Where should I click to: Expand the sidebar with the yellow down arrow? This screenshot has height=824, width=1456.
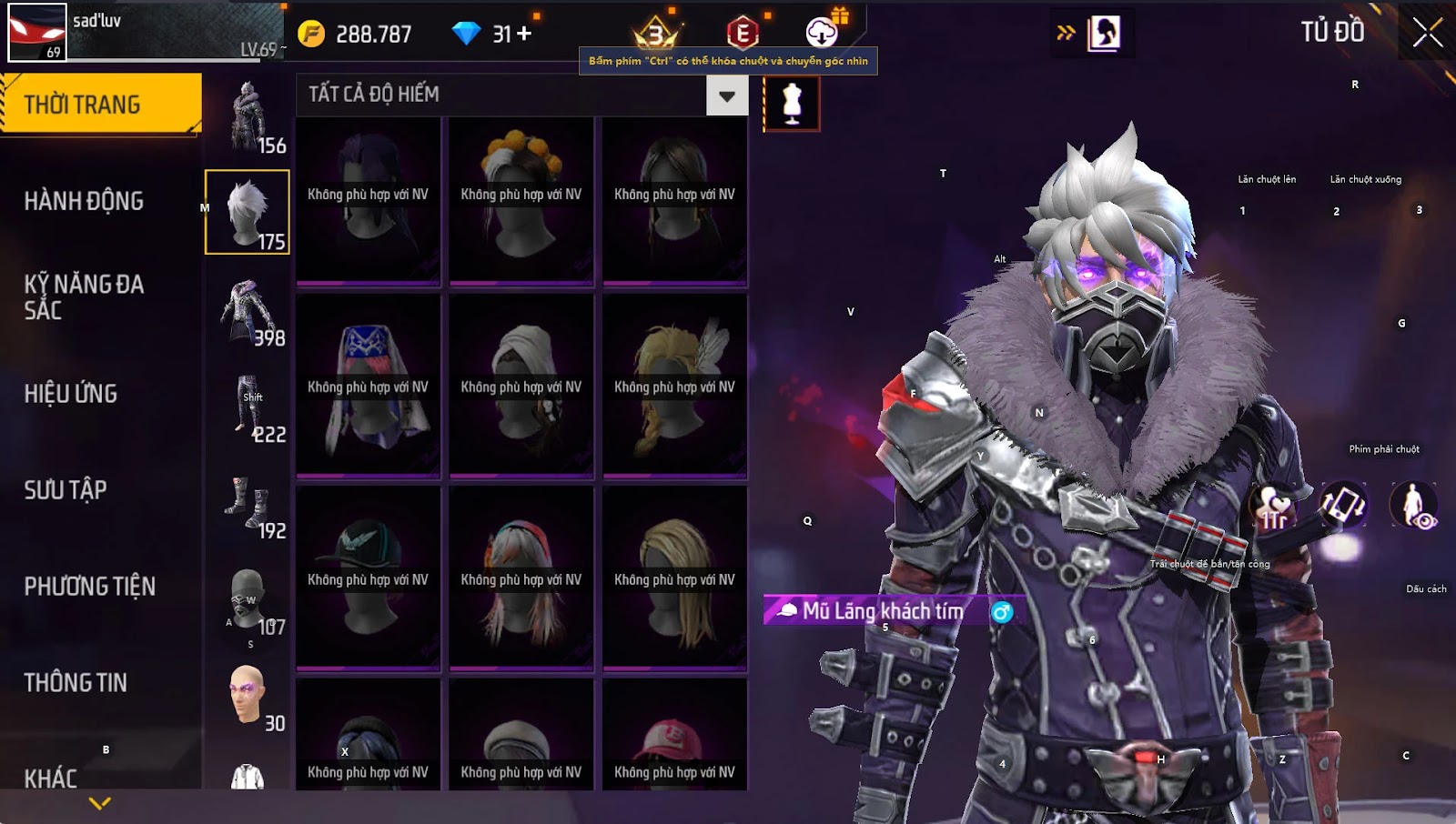[x=100, y=803]
